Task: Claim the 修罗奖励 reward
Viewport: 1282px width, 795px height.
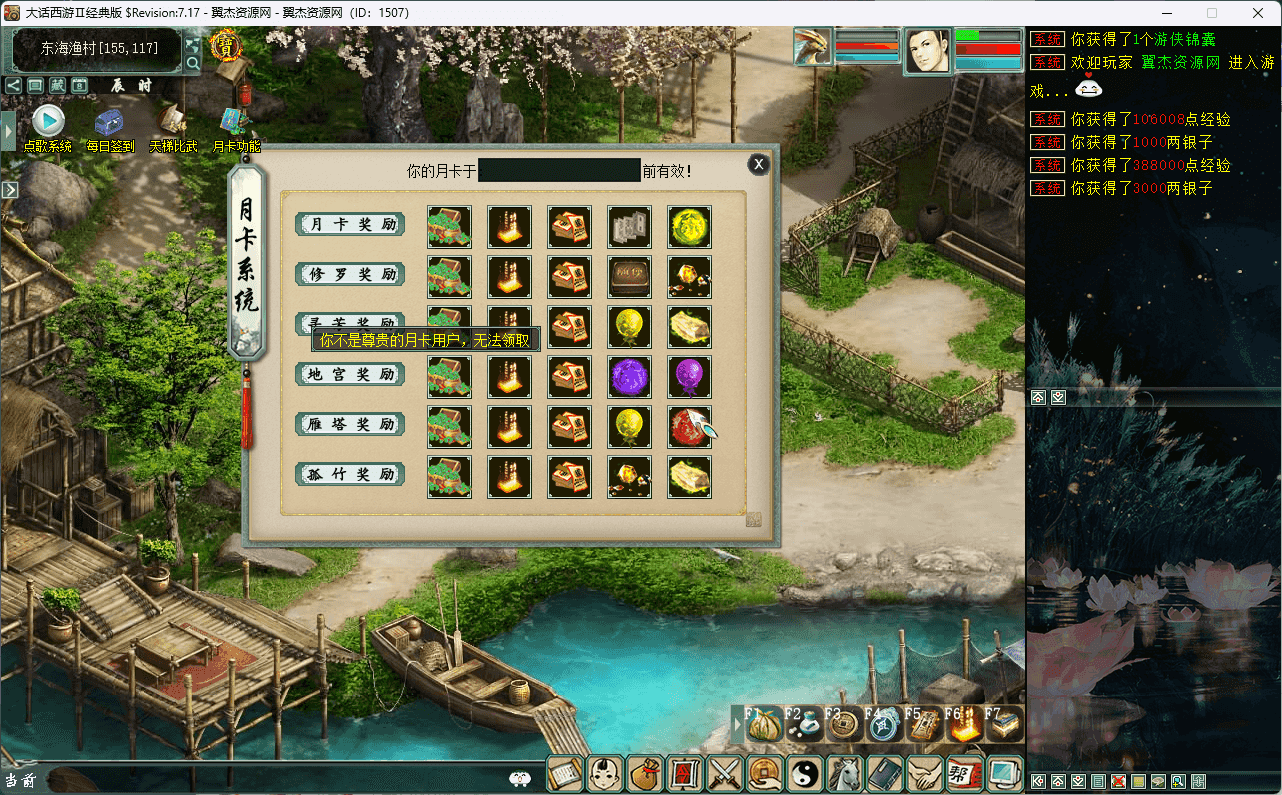Action: (x=350, y=274)
